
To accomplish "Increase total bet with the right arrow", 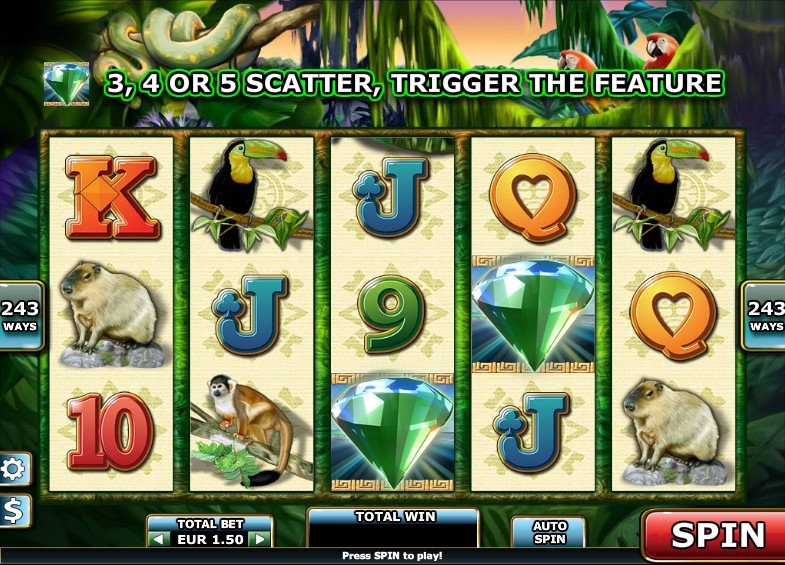I will [x=259, y=539].
